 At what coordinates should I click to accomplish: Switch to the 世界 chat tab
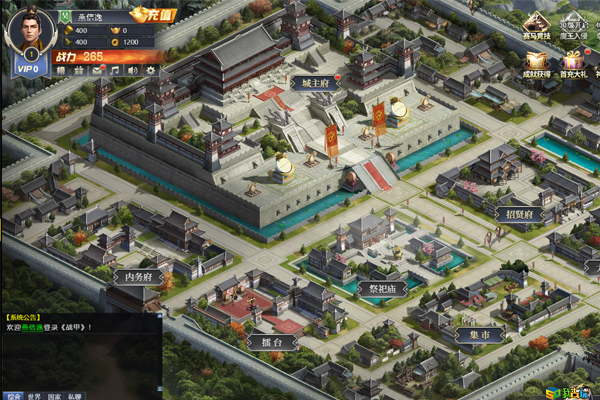37,395
